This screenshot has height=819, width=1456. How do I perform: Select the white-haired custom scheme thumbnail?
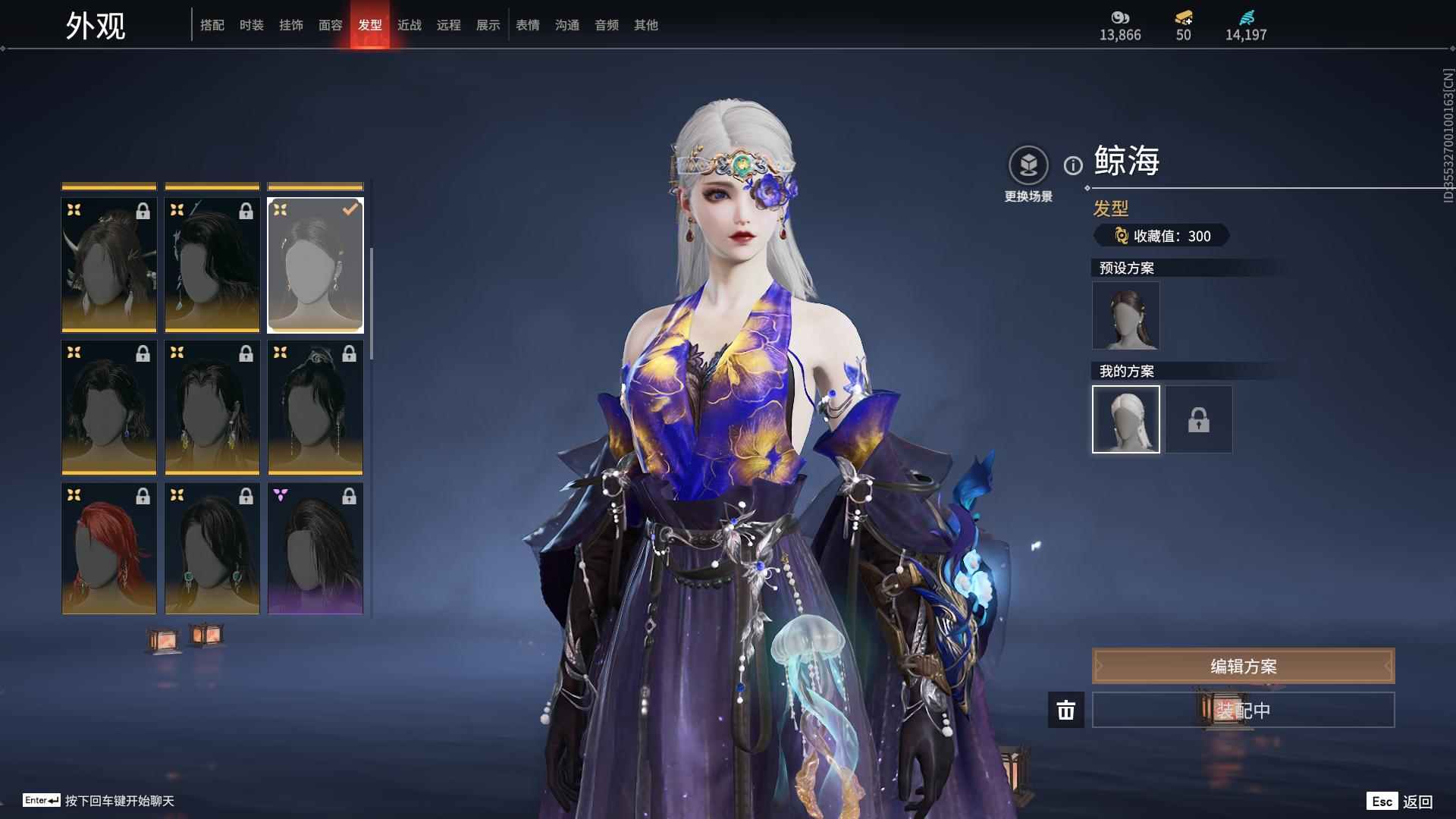[1125, 419]
